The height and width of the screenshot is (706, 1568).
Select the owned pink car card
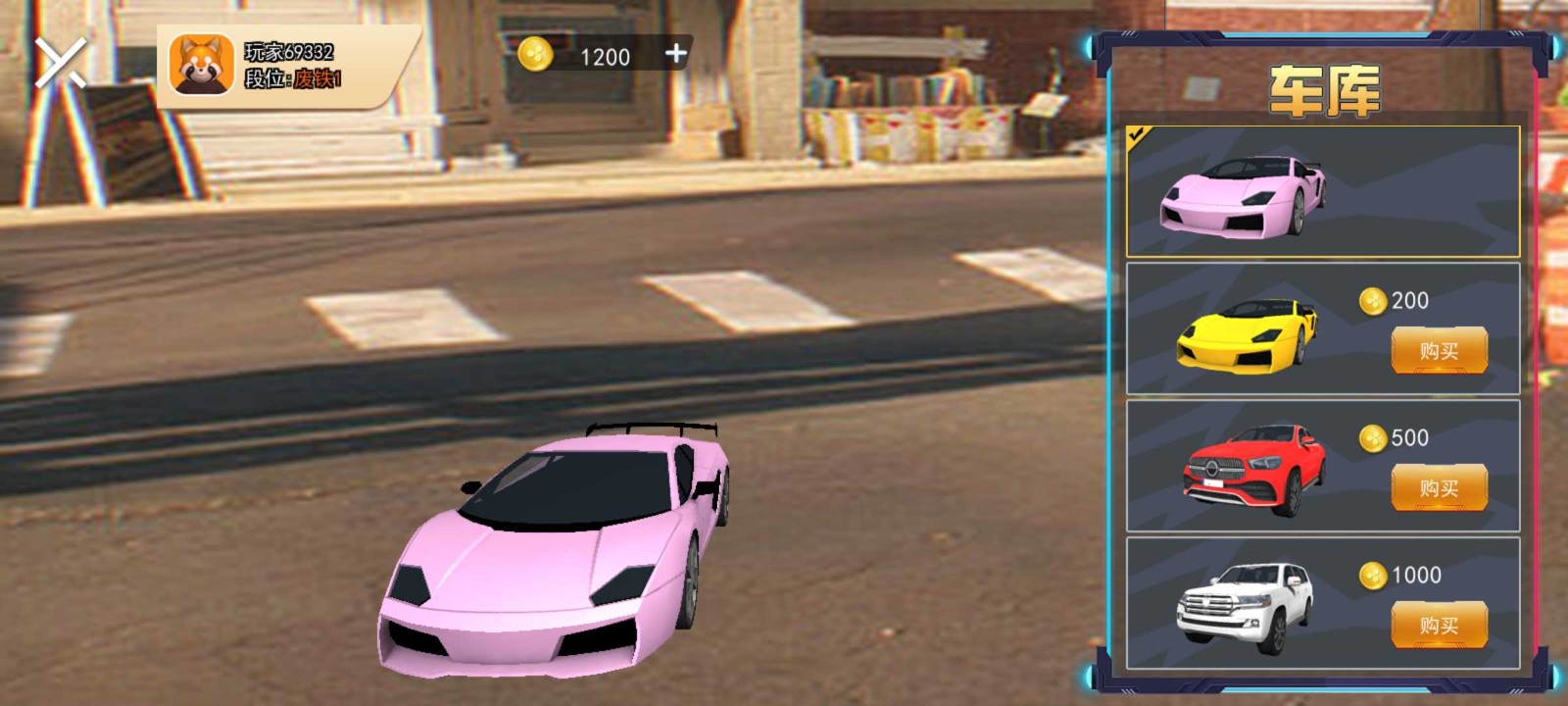(x=1325, y=190)
